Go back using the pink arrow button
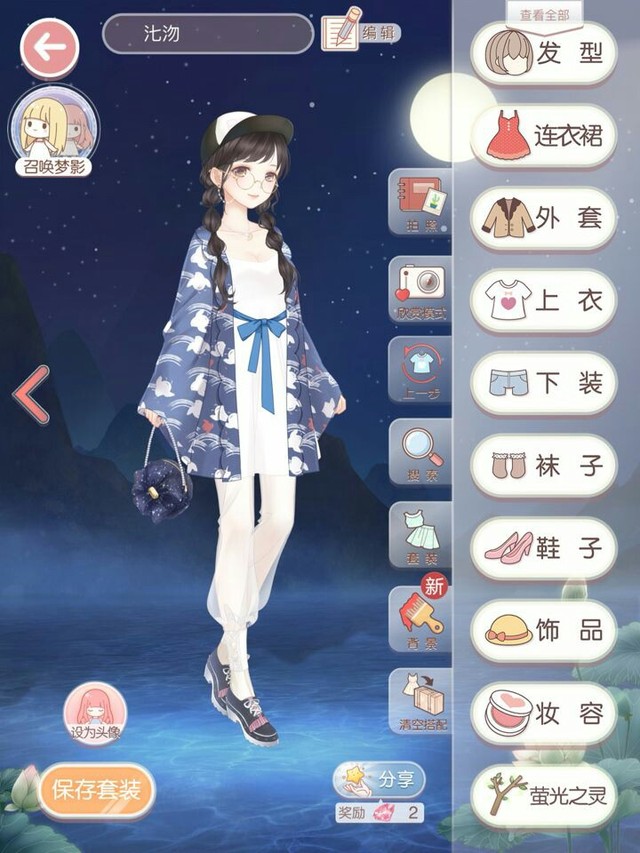Viewport: 640px width, 853px height. click(x=50, y=47)
